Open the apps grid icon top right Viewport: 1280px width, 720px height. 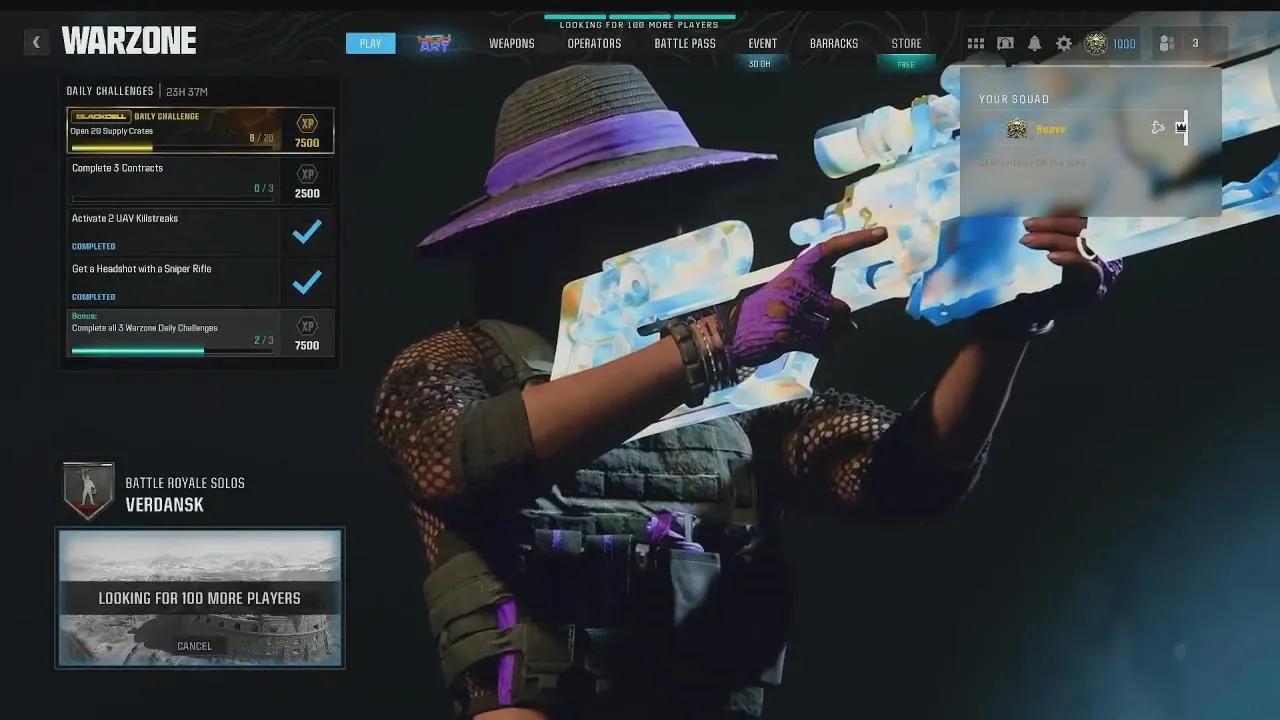click(x=976, y=43)
